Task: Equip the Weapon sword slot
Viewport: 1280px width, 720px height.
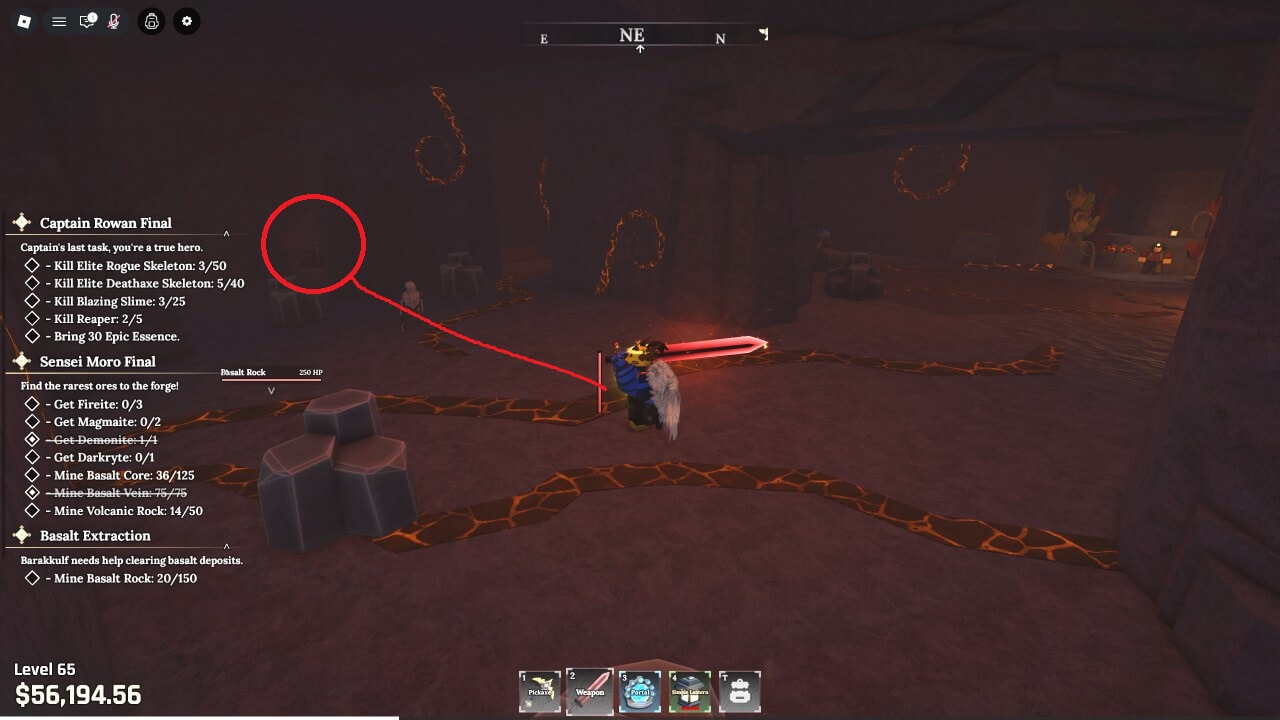Action: point(590,691)
